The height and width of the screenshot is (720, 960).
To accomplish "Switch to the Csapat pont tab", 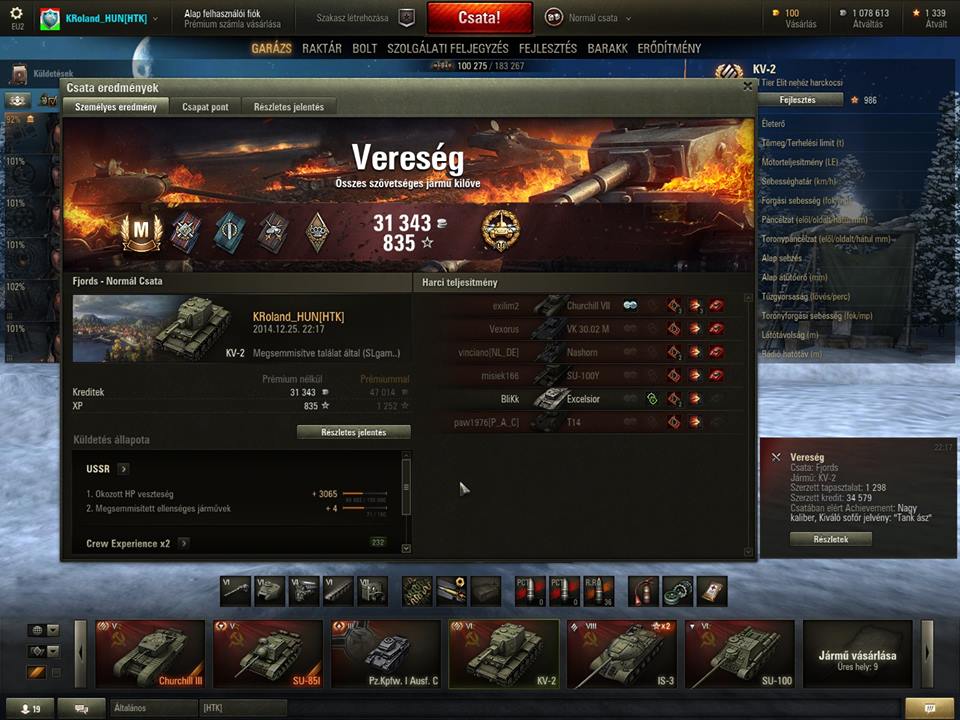I will 205,107.
